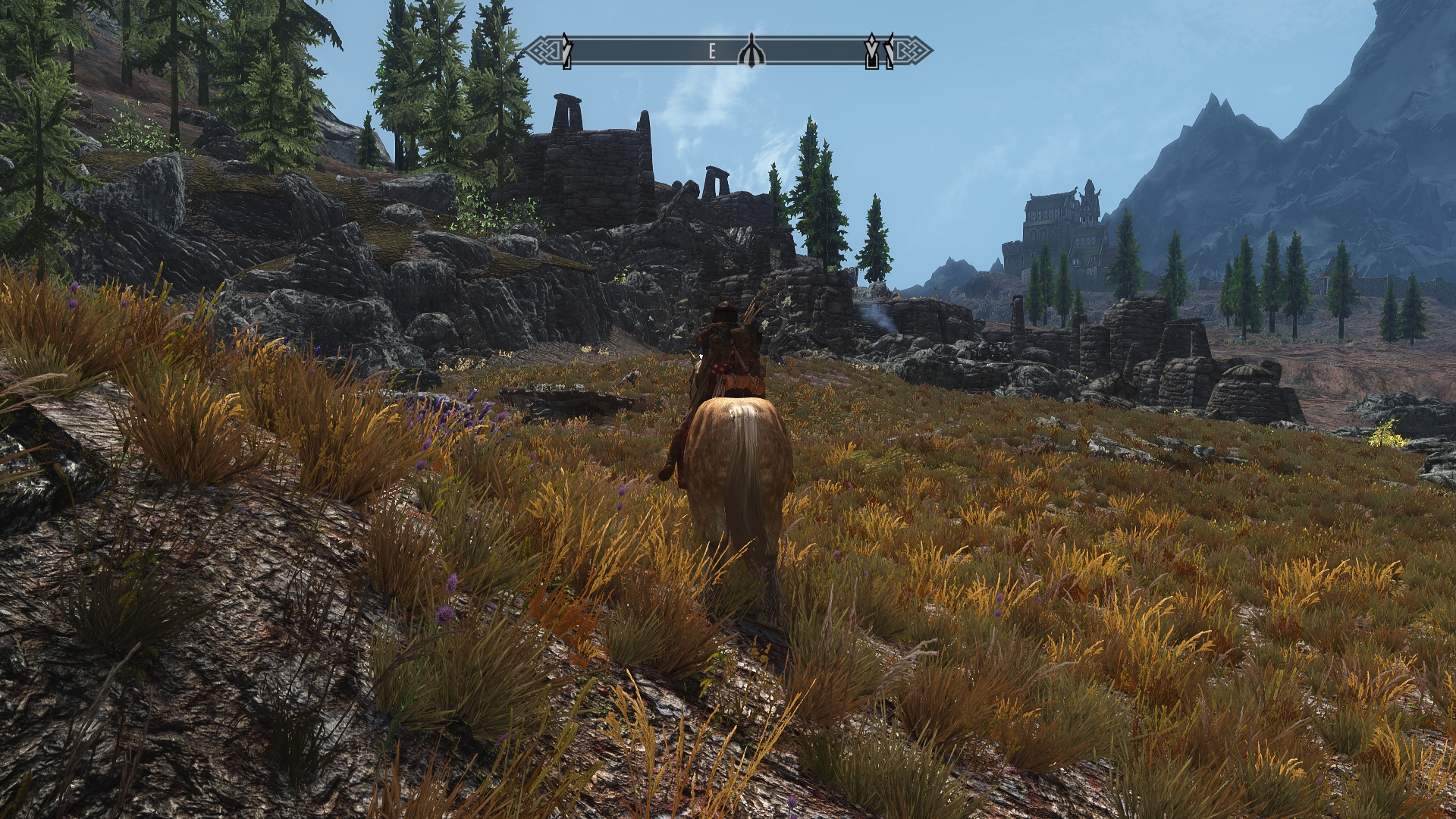
Task: Select the arched location marker on the compass
Action: pyautogui.click(x=751, y=52)
